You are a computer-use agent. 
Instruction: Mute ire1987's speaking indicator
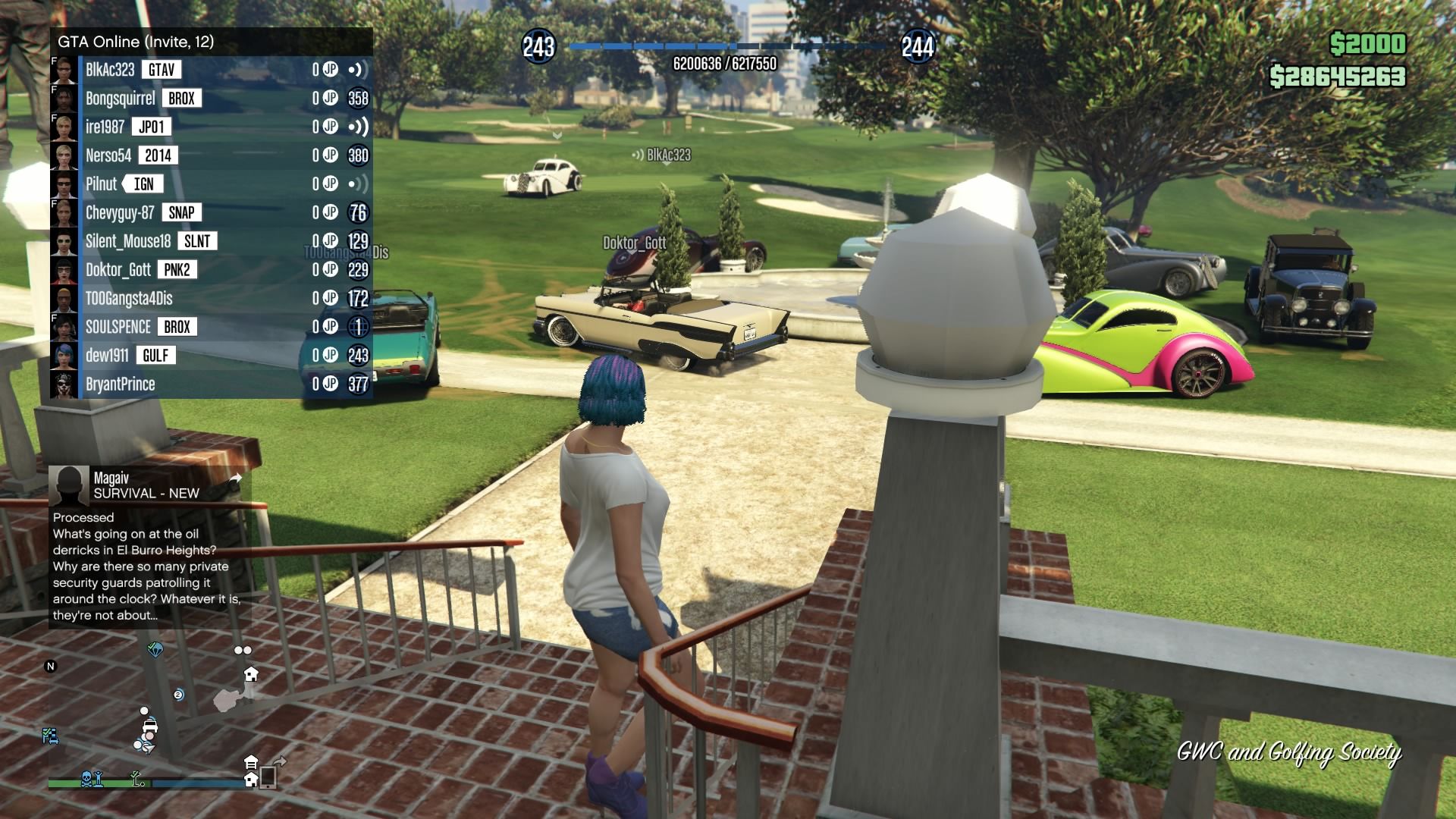(x=358, y=127)
